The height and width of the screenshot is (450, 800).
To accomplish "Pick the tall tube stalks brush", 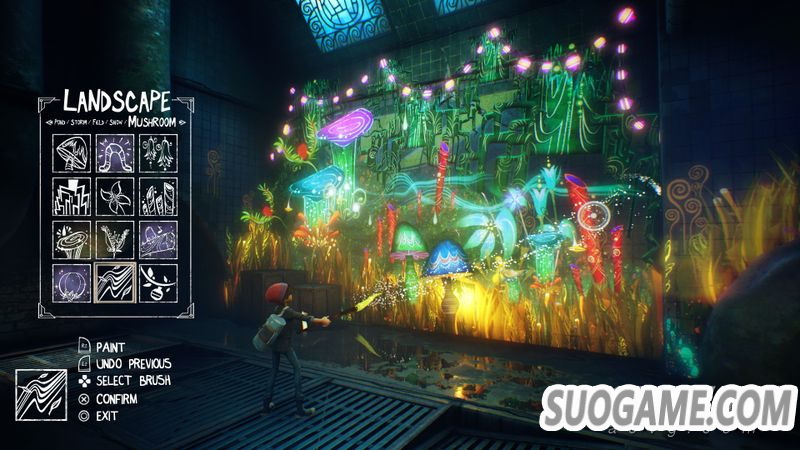I will (x=158, y=197).
